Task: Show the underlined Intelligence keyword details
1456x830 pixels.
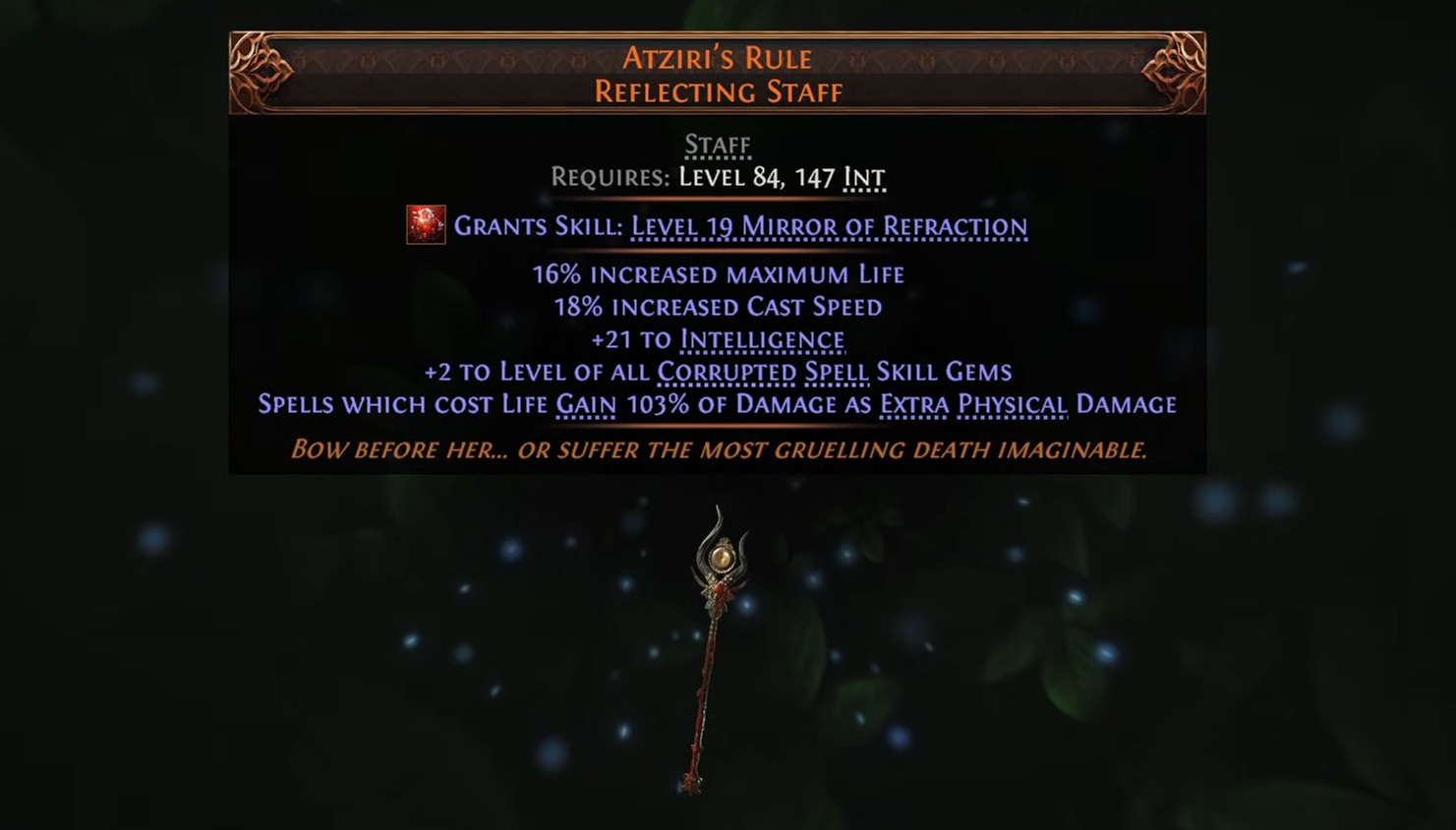Action: (x=762, y=340)
